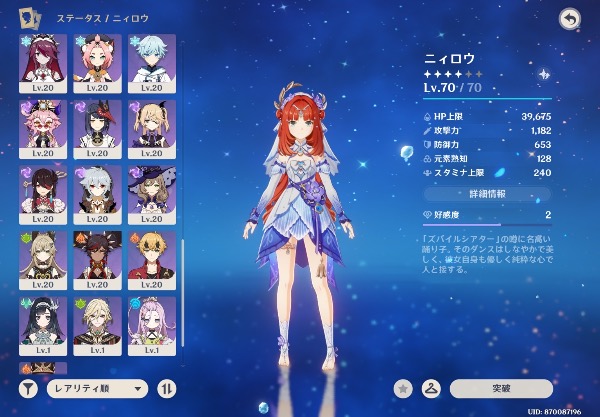The width and height of the screenshot is (600, 417).
Task: Select Razor's grey-haired portrait
Action: click(98, 193)
